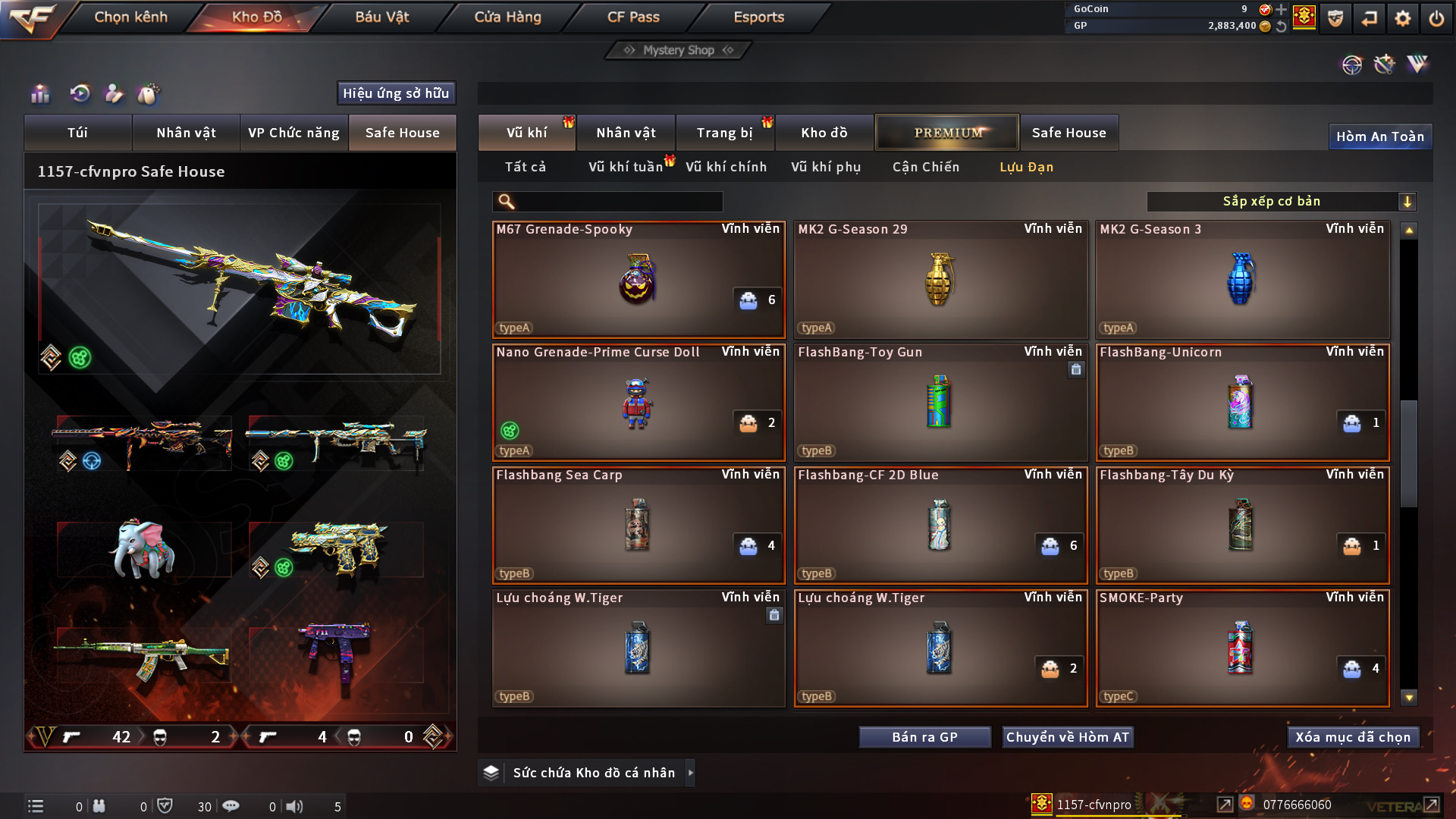Open the Cửa Hàng shop menu
This screenshot has height=819, width=1456.
tap(507, 17)
